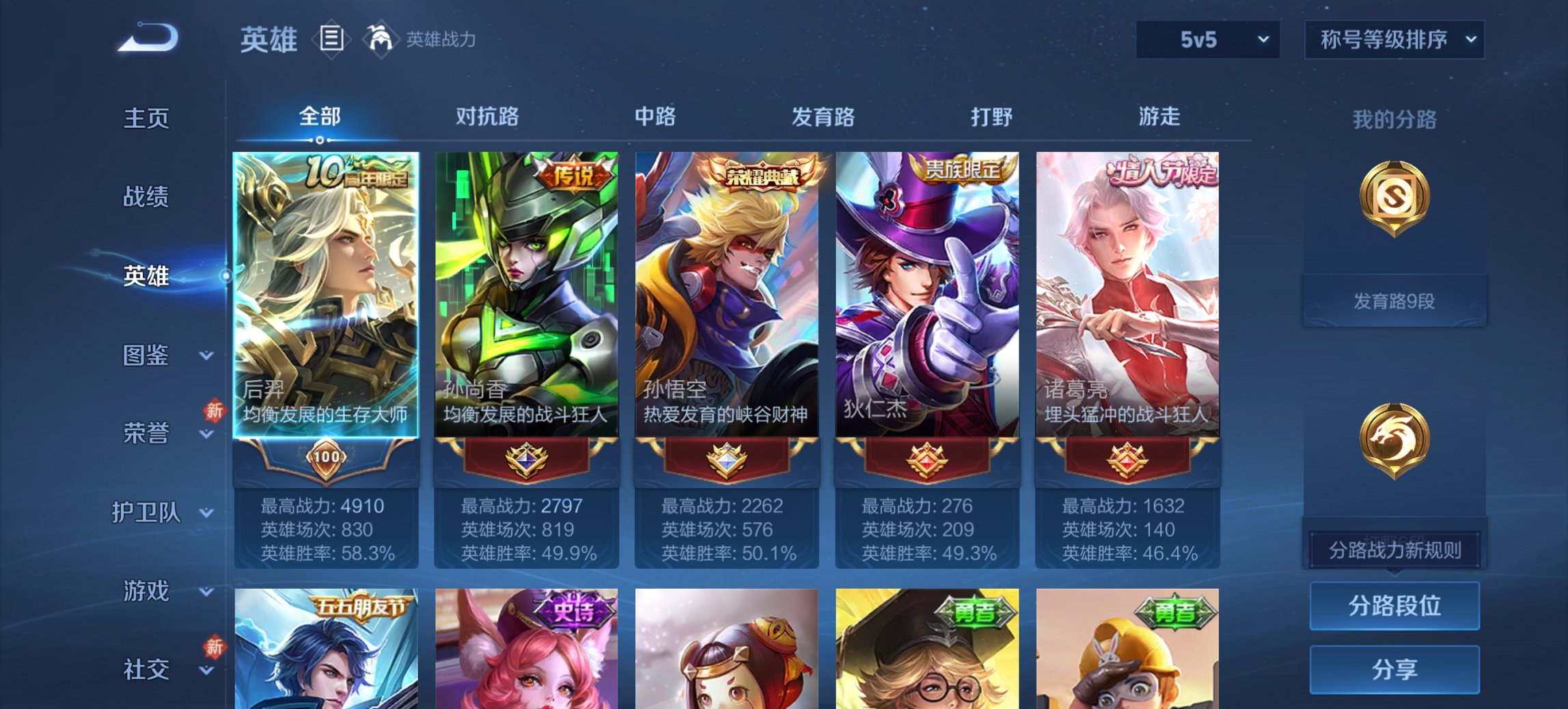Screen dimensions: 1568x709
Task: Open the 称号等级排序 sorting dropdown
Action: tap(1392, 40)
